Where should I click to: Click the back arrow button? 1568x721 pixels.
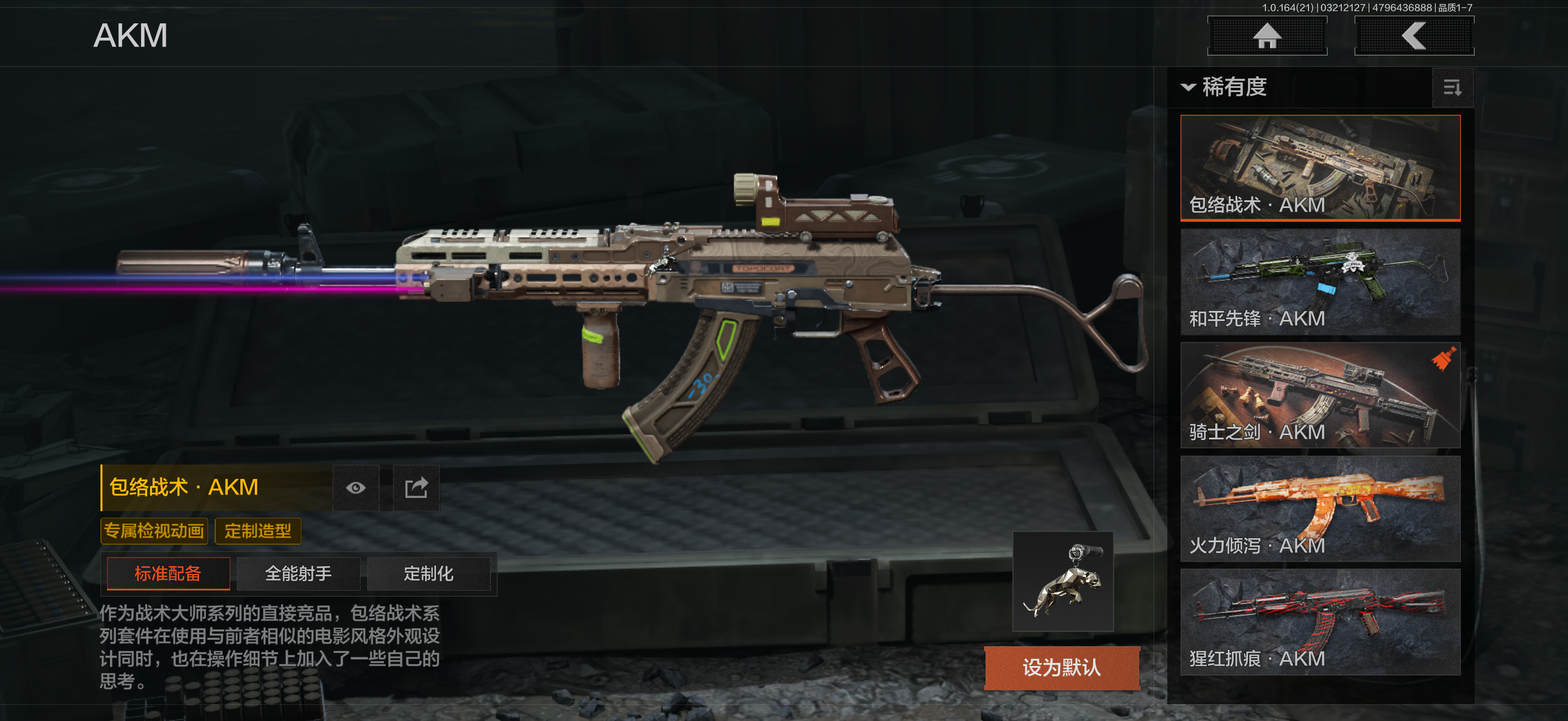point(1413,36)
